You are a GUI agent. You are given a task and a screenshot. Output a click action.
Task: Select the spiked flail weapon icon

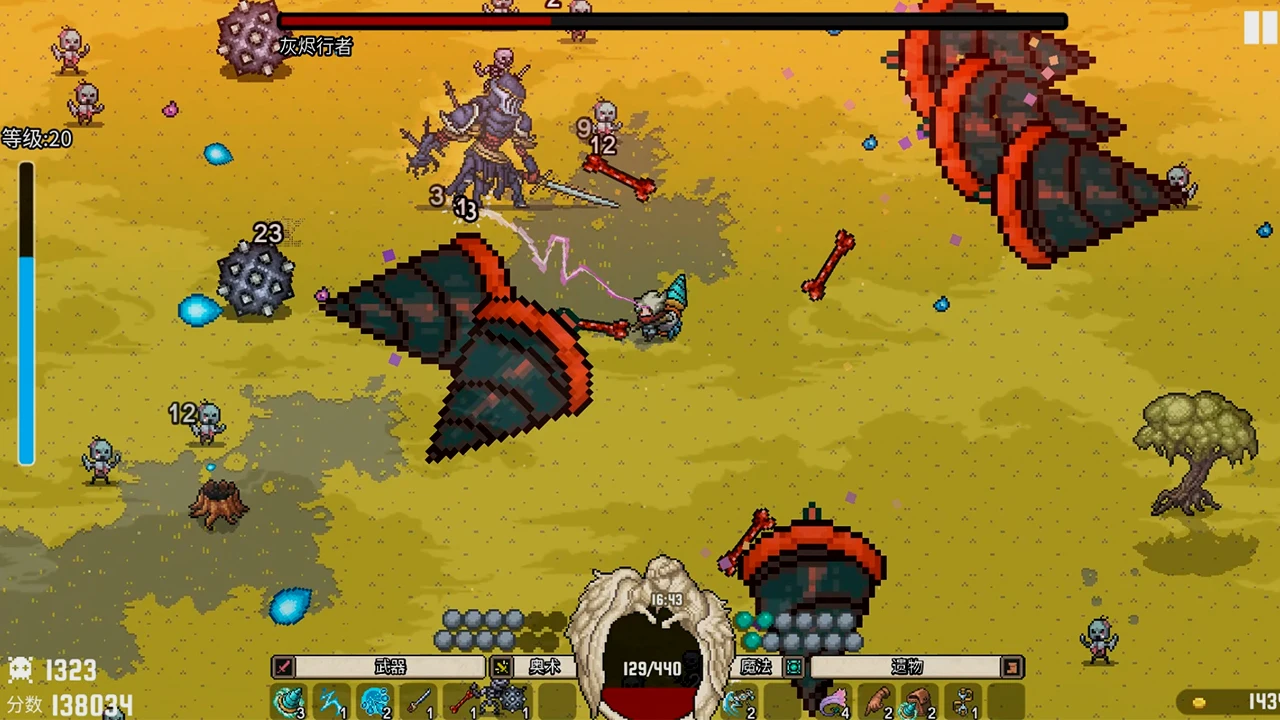click(x=510, y=700)
